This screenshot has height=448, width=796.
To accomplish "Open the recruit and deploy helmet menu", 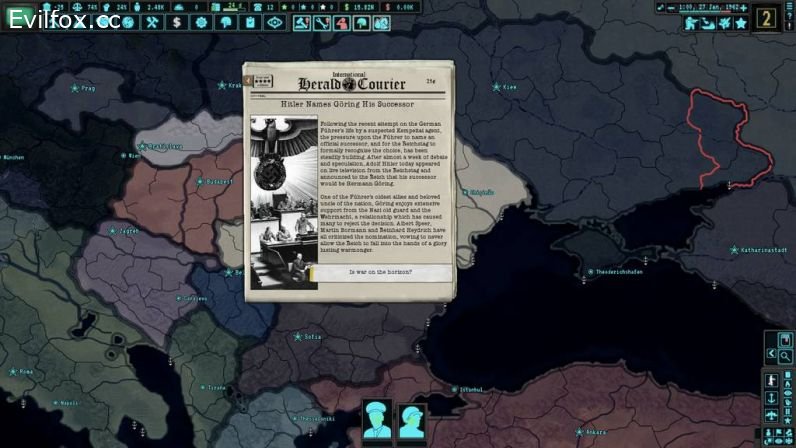I will coord(224,22).
